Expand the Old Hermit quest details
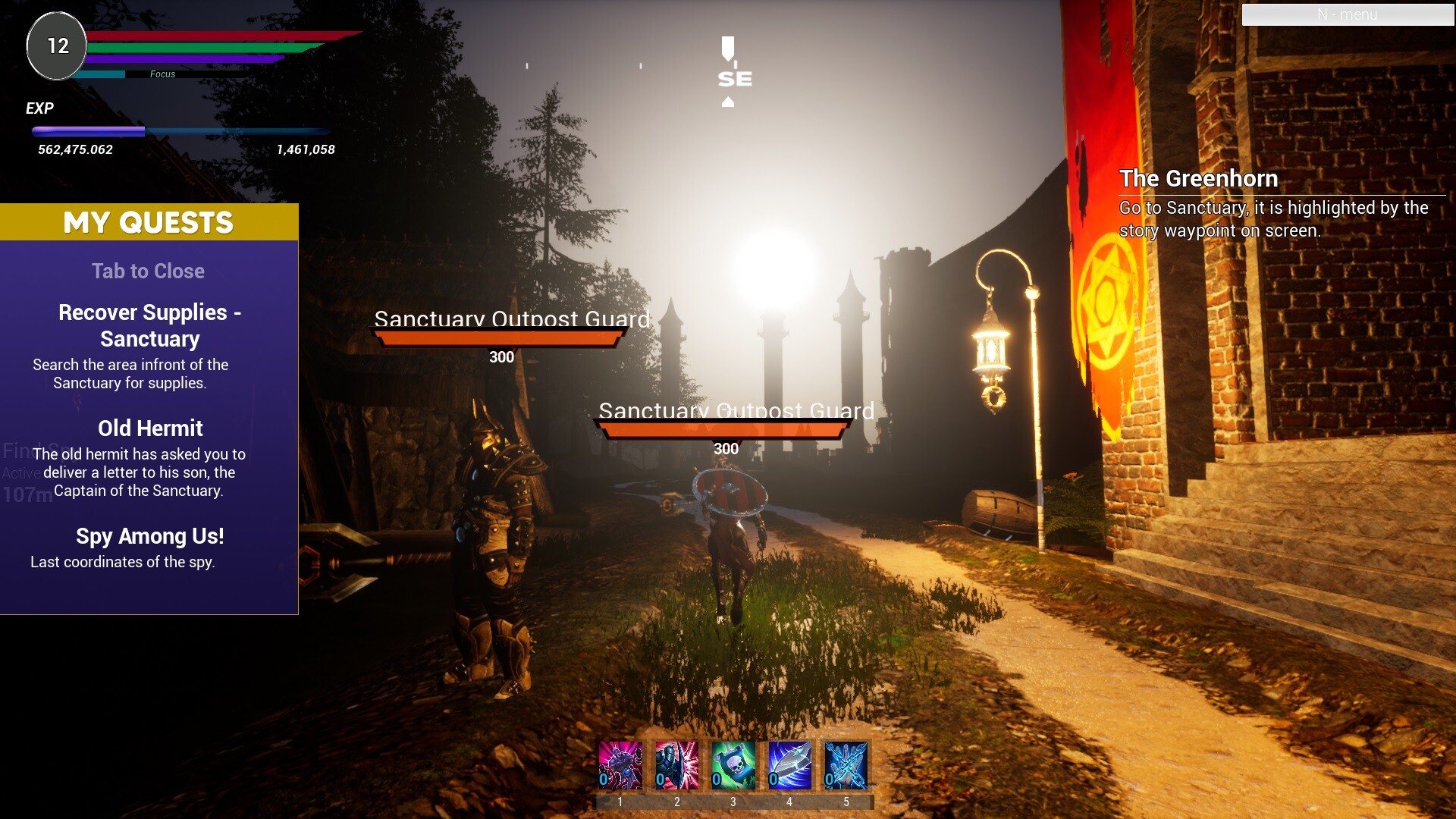This screenshot has width=1456, height=819. [x=149, y=428]
